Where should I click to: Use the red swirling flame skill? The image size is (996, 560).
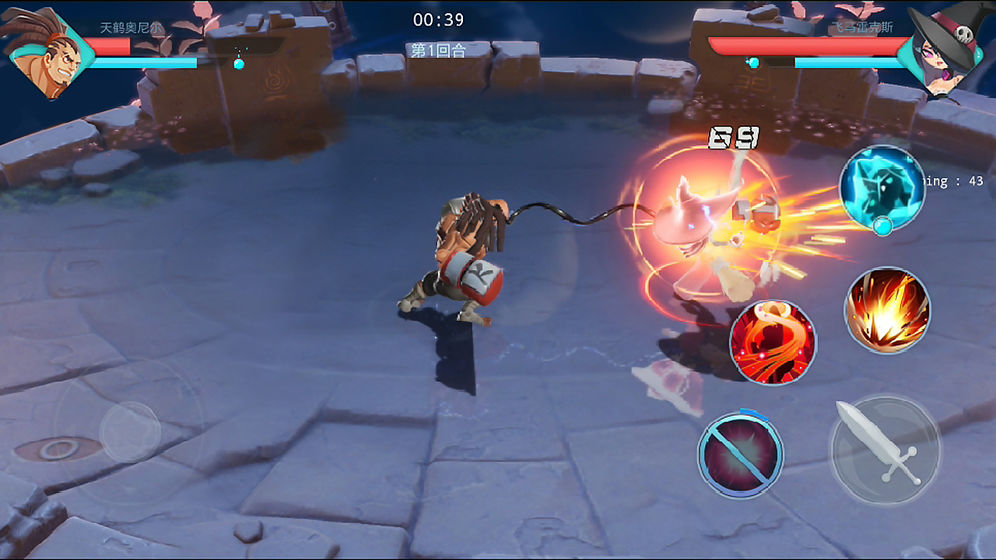click(x=772, y=343)
